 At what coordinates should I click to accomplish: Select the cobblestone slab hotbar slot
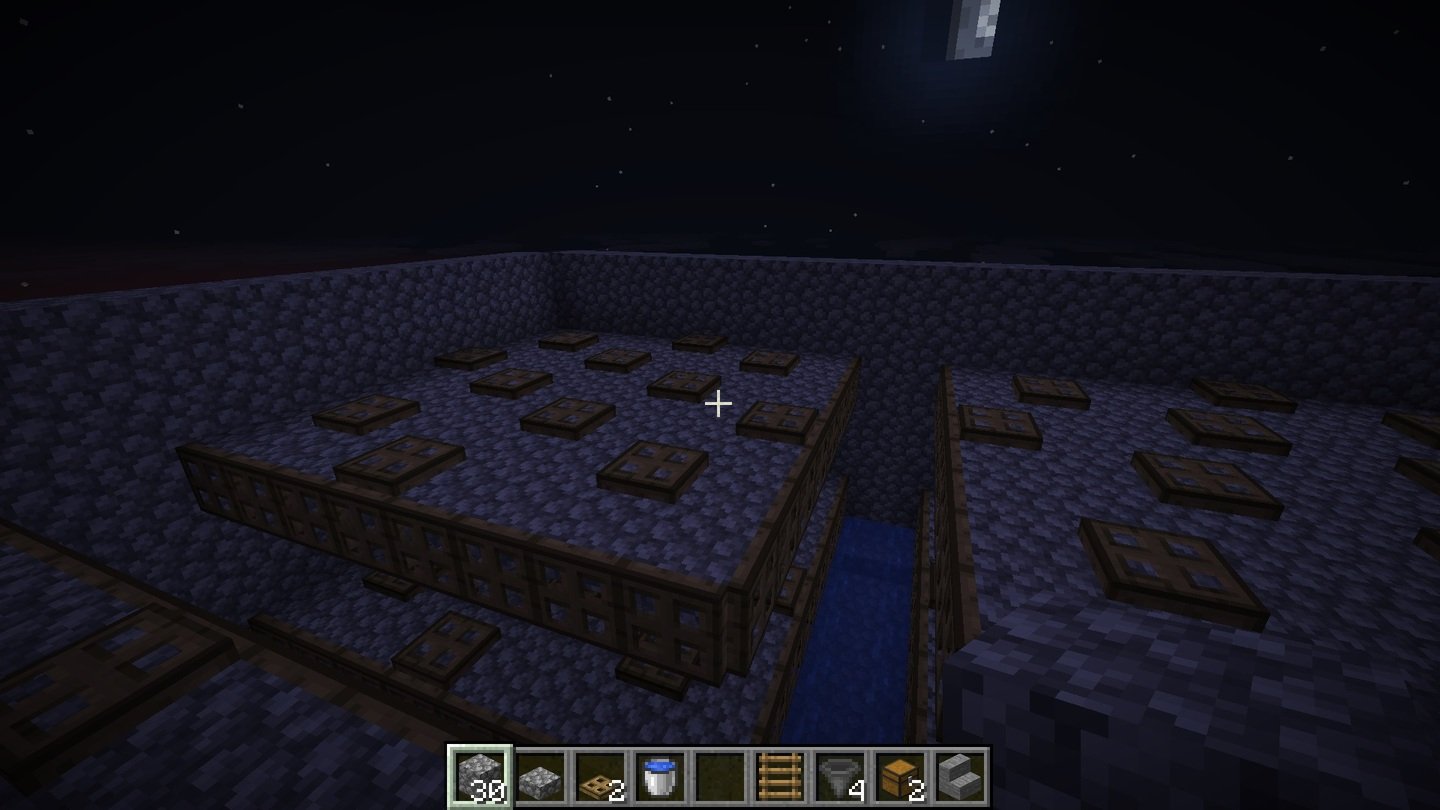pyautogui.click(x=541, y=776)
